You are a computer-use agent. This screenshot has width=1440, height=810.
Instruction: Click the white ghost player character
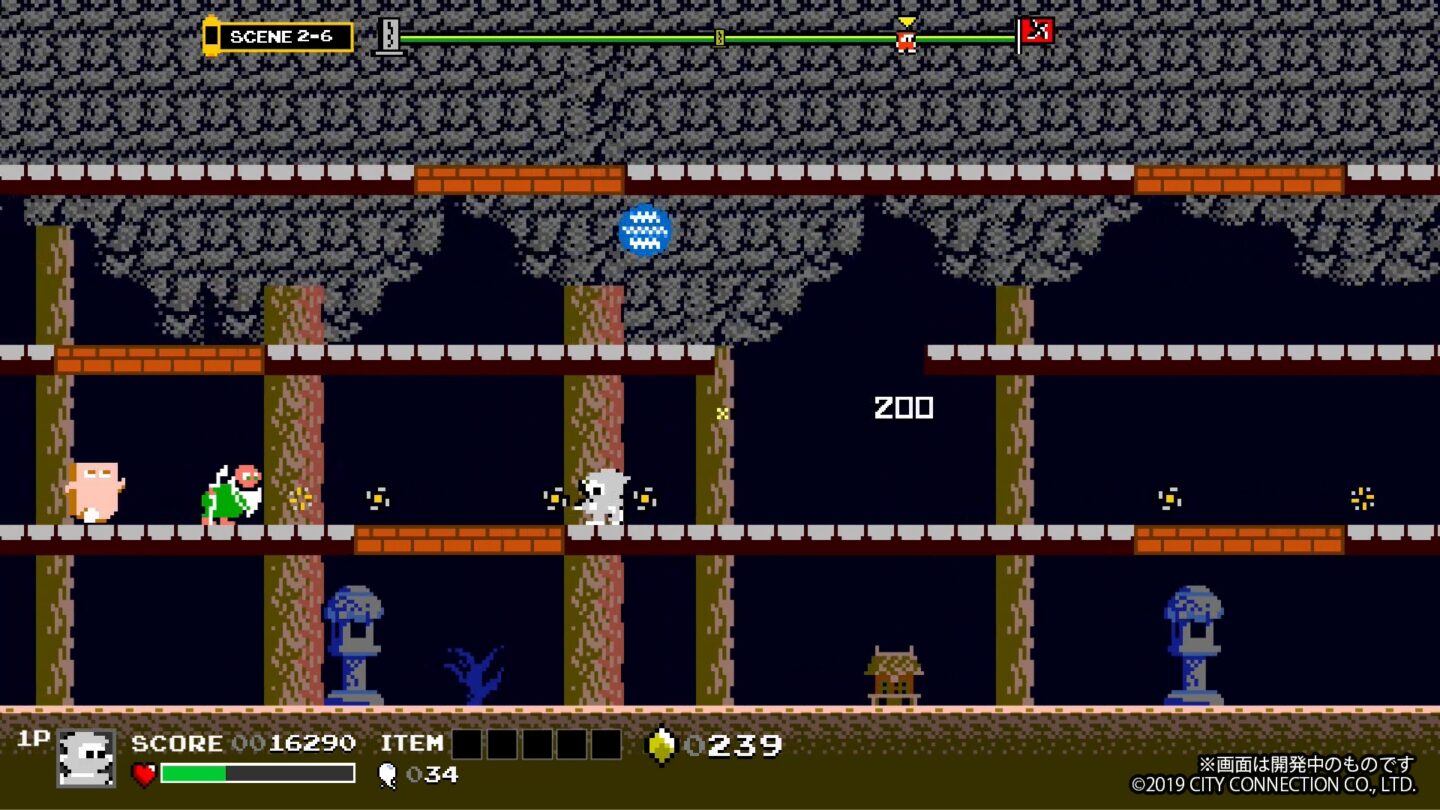click(601, 495)
